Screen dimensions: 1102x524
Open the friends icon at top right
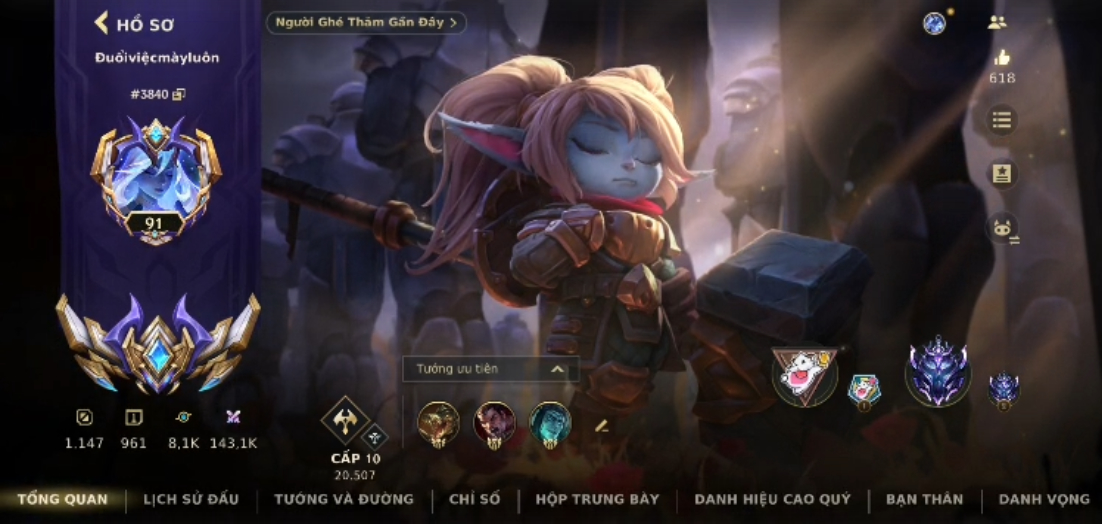pos(996,22)
